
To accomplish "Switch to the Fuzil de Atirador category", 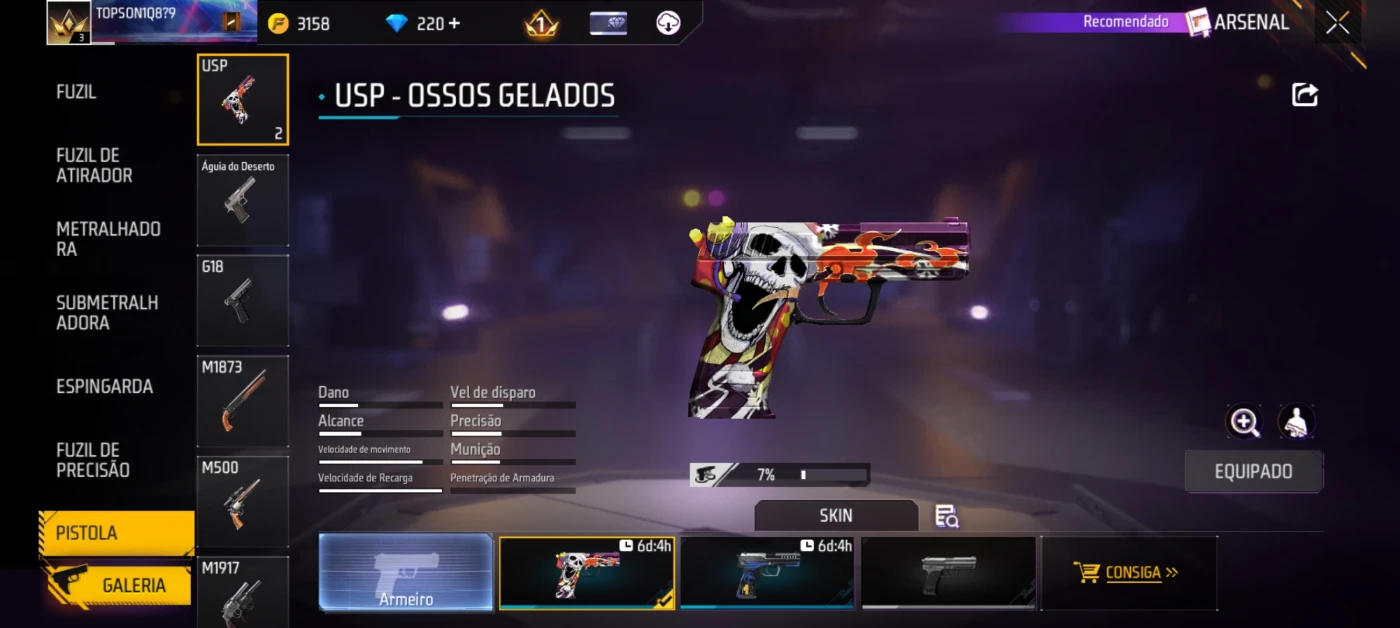I will click(94, 165).
